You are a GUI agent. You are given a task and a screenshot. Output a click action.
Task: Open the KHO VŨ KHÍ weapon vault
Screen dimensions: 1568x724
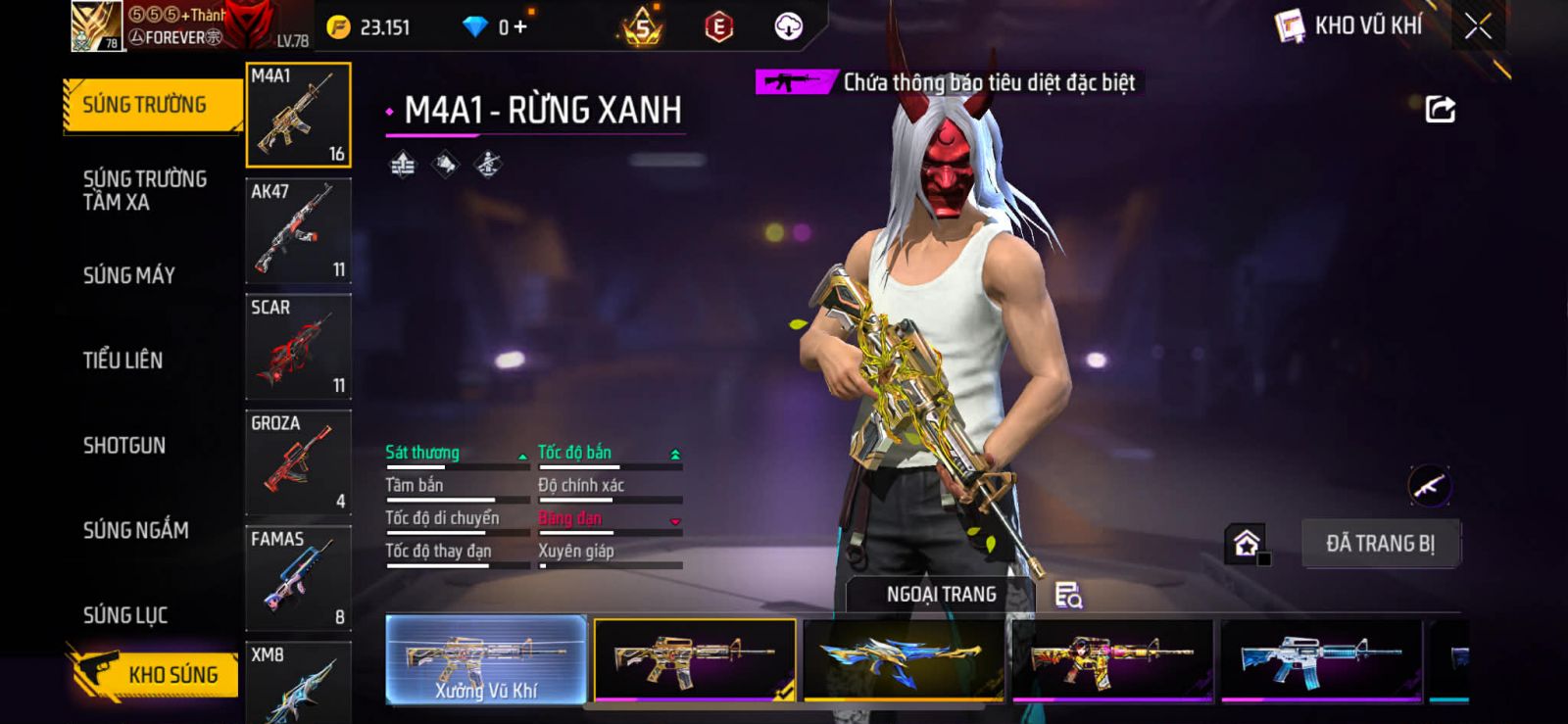1350,26
